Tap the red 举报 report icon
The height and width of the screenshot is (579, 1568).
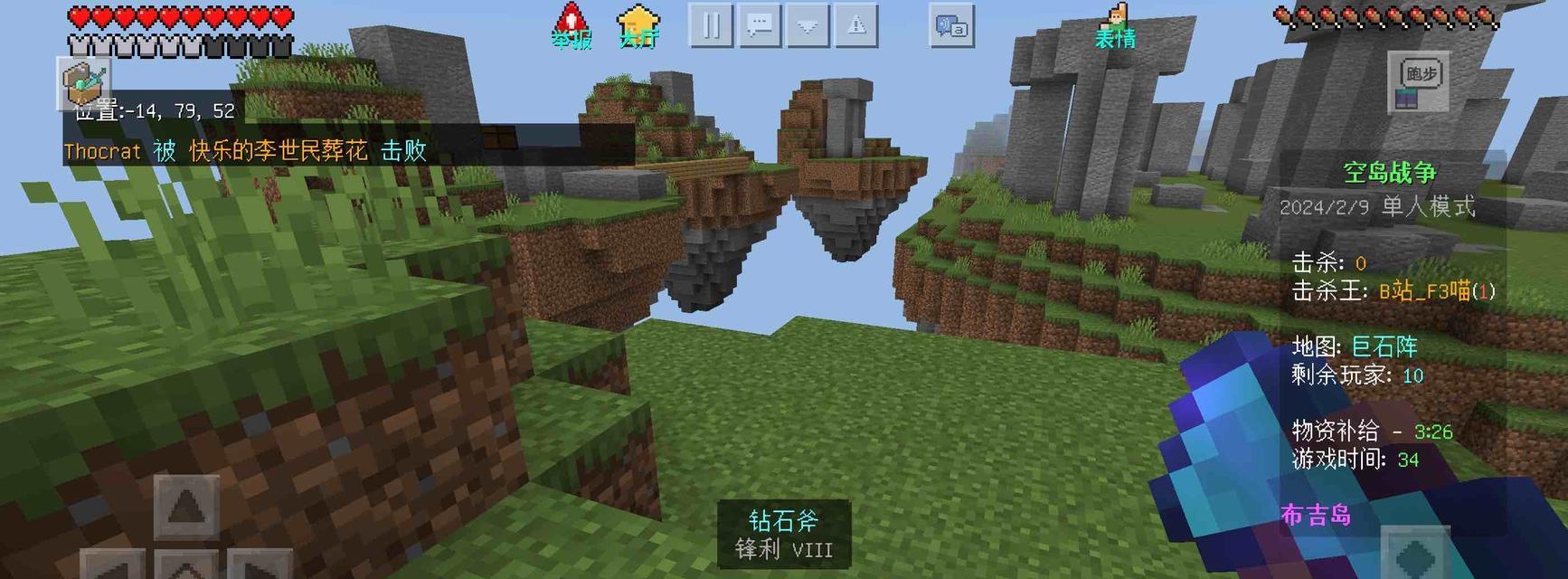(x=571, y=25)
